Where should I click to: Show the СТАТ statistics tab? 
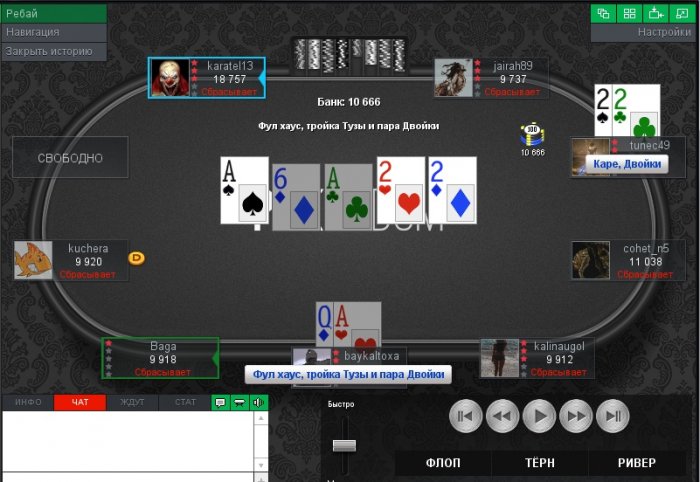tap(185, 402)
